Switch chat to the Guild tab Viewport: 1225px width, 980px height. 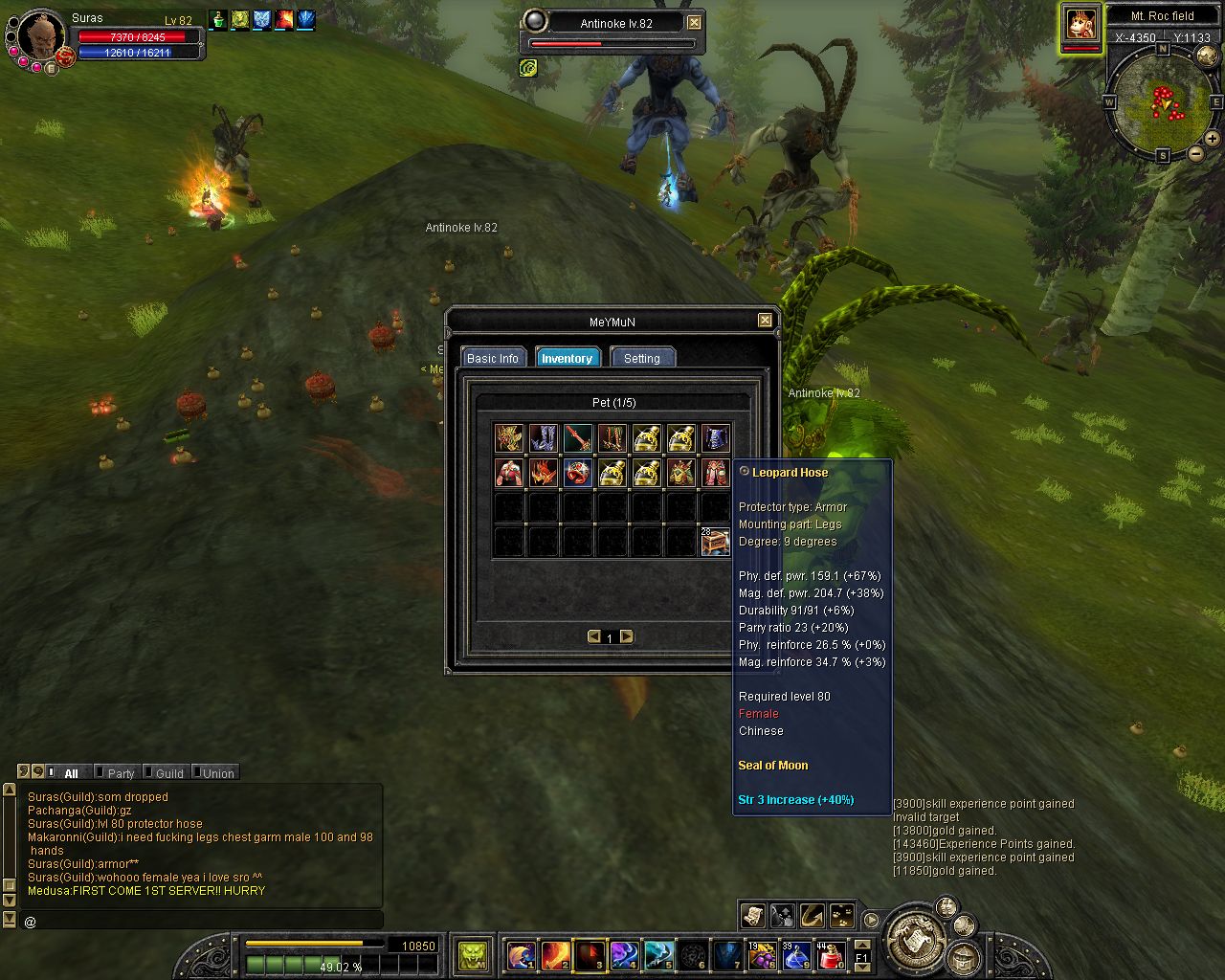pyautogui.click(x=169, y=773)
